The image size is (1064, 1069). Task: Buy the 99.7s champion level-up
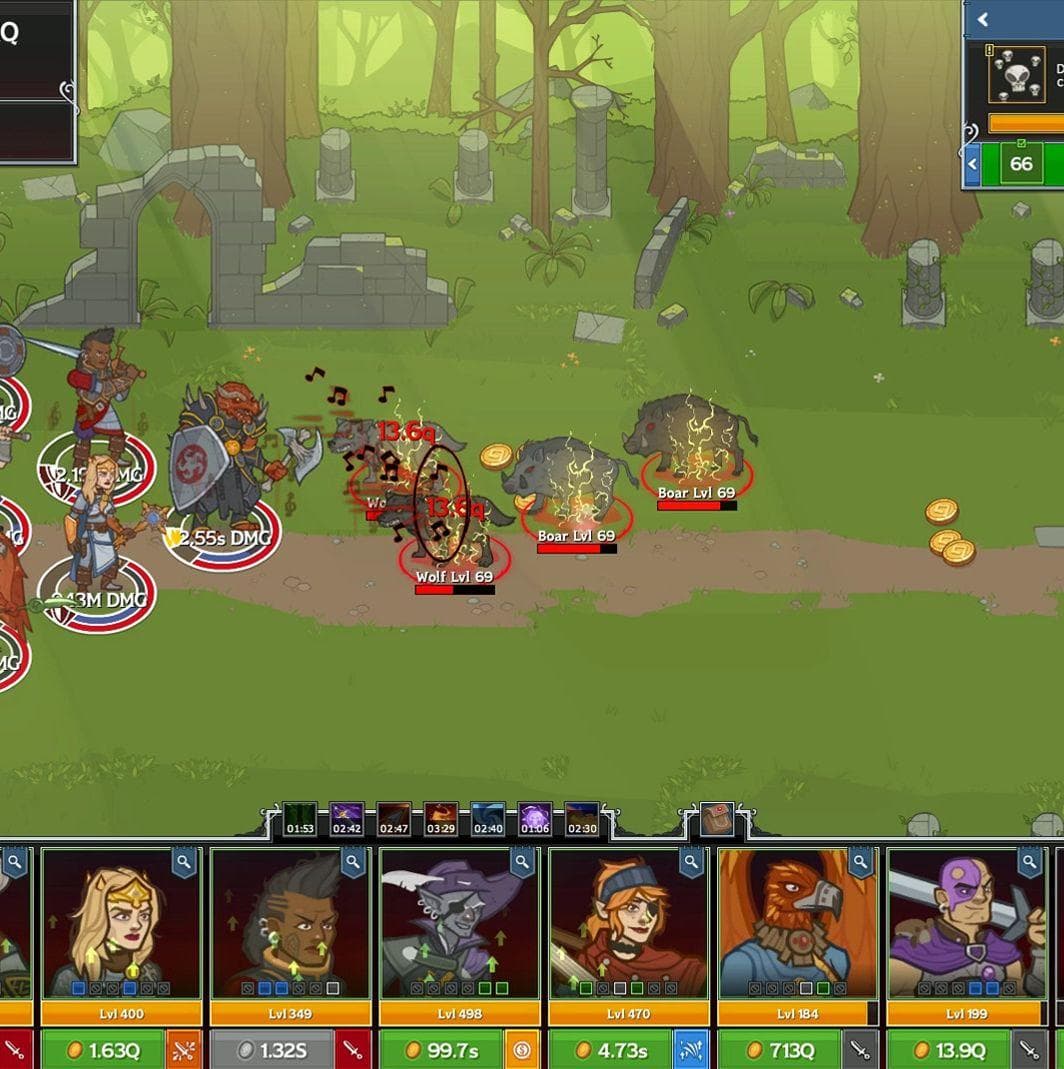tap(440, 1050)
